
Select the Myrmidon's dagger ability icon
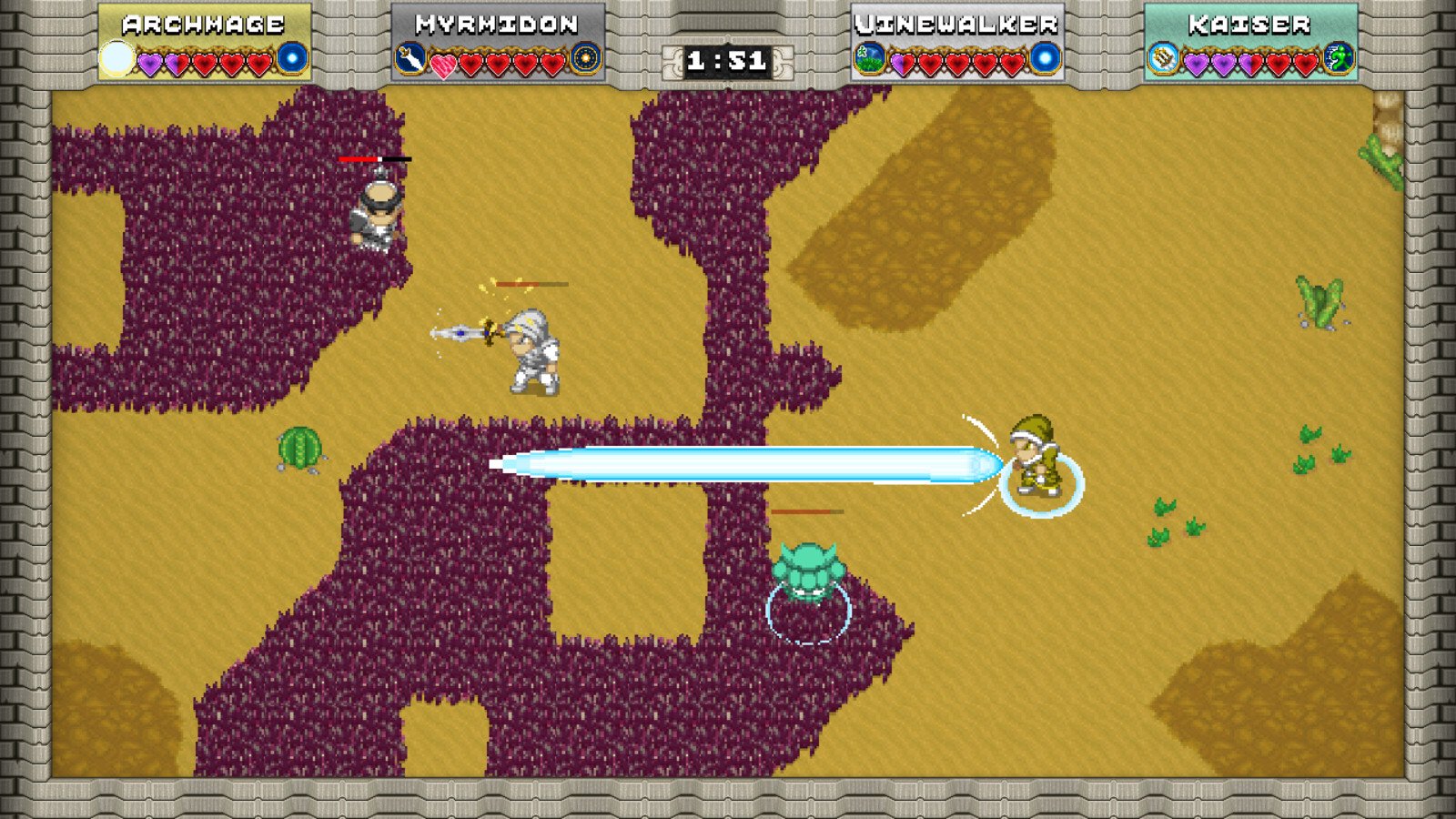409,60
